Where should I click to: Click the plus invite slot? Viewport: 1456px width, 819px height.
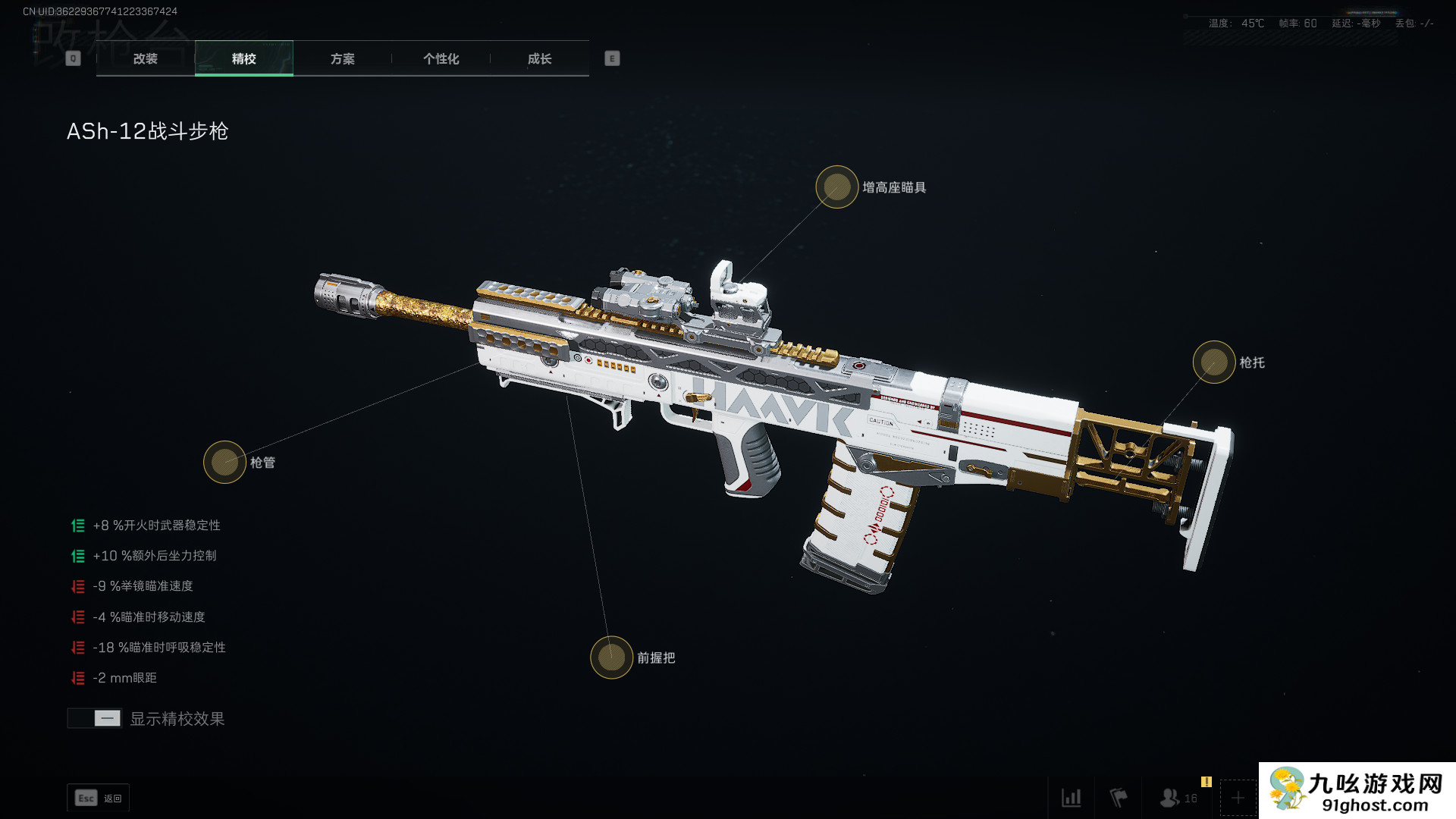coord(1238,798)
